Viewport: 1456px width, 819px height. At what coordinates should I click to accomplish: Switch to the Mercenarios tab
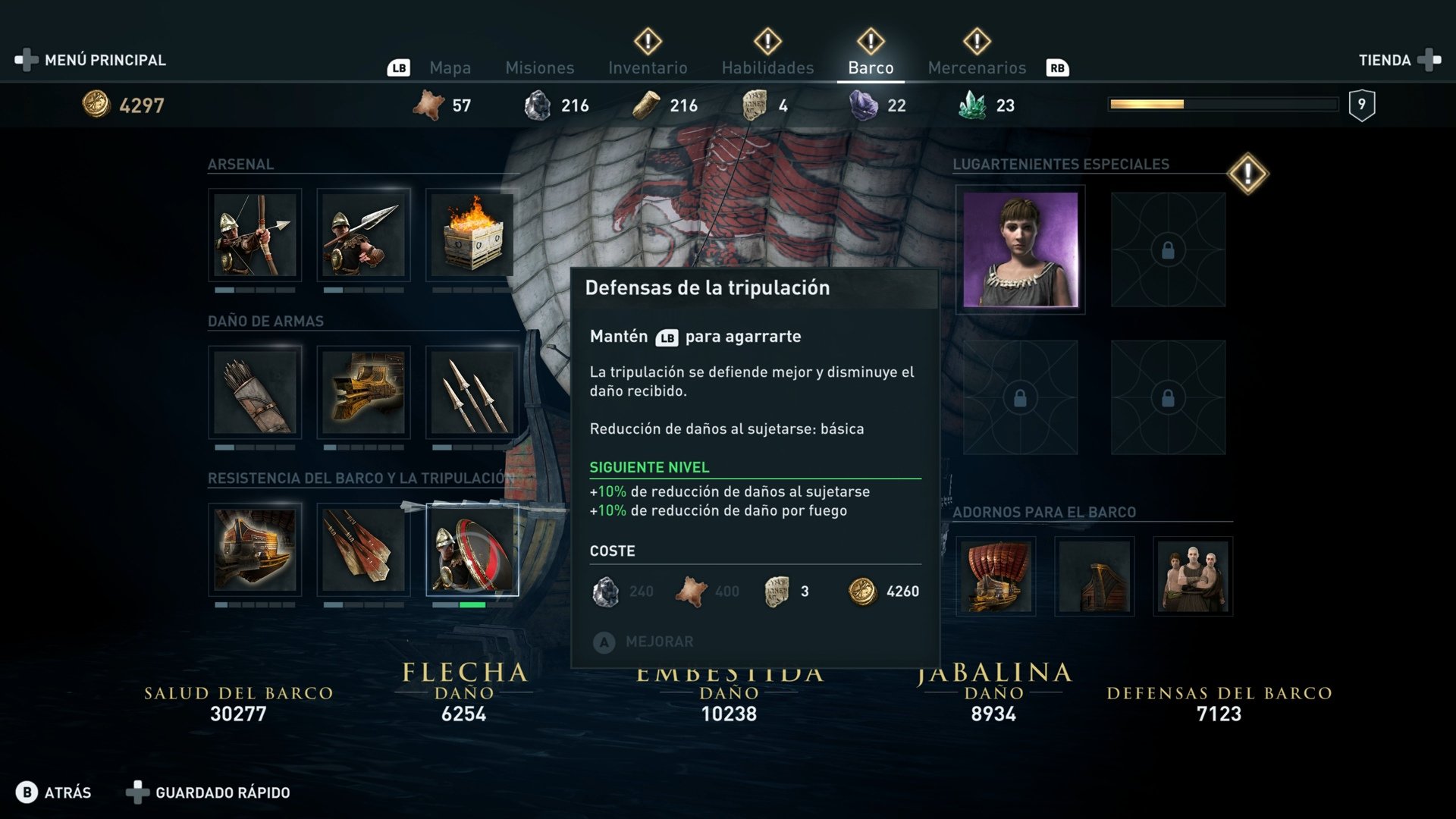click(x=977, y=67)
